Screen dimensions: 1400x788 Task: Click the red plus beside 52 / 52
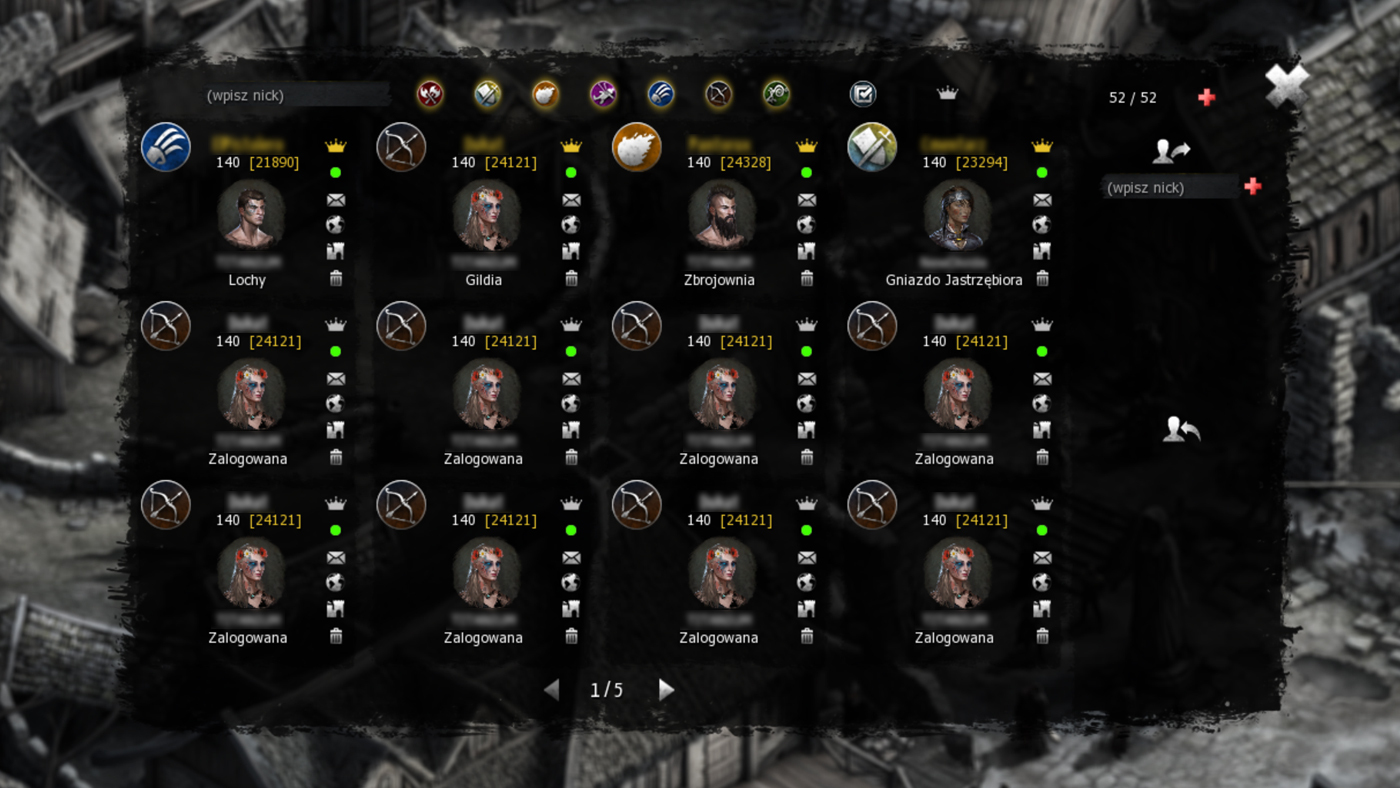(x=1207, y=97)
